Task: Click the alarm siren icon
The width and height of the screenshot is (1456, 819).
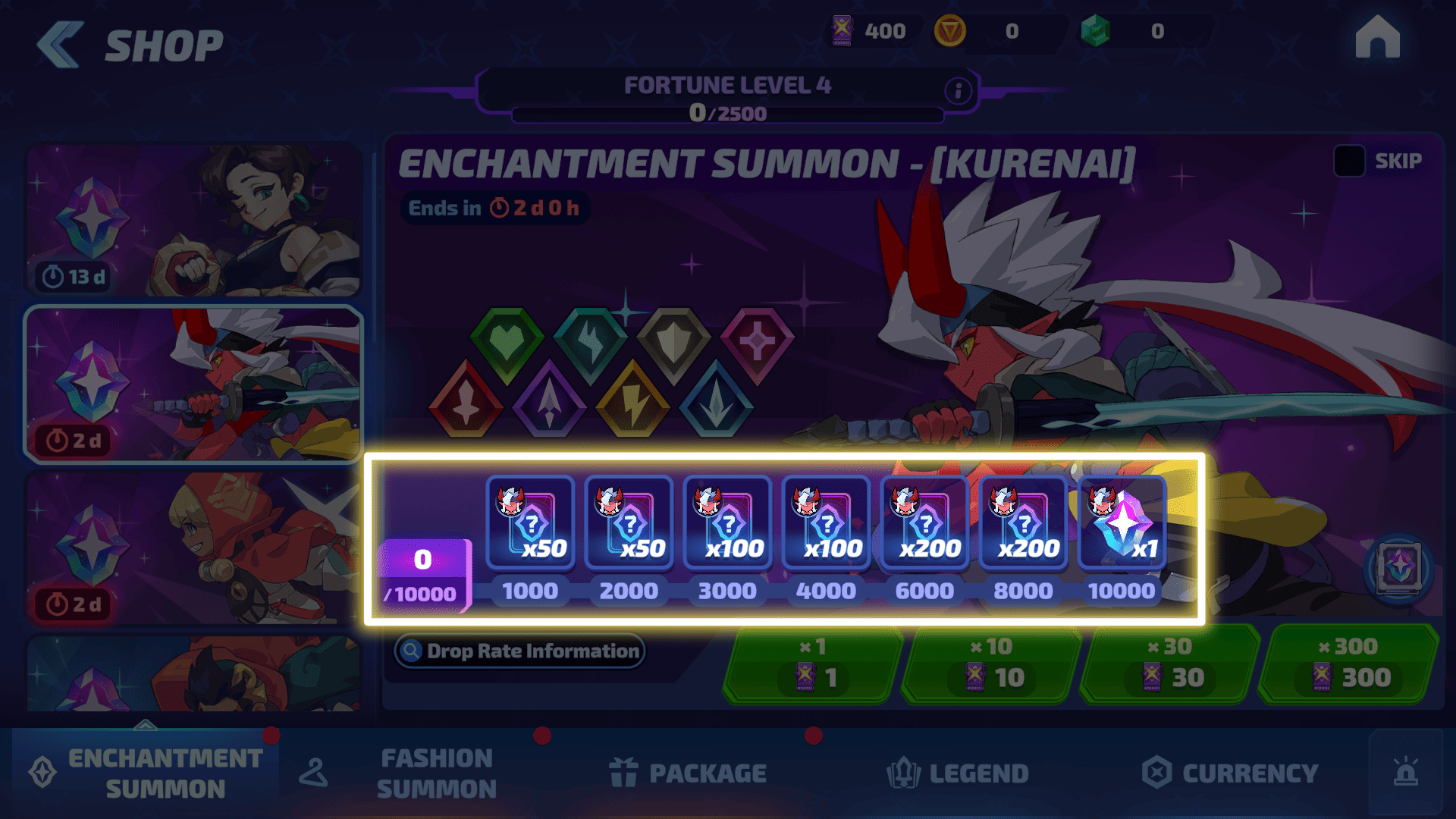Action: click(1405, 772)
